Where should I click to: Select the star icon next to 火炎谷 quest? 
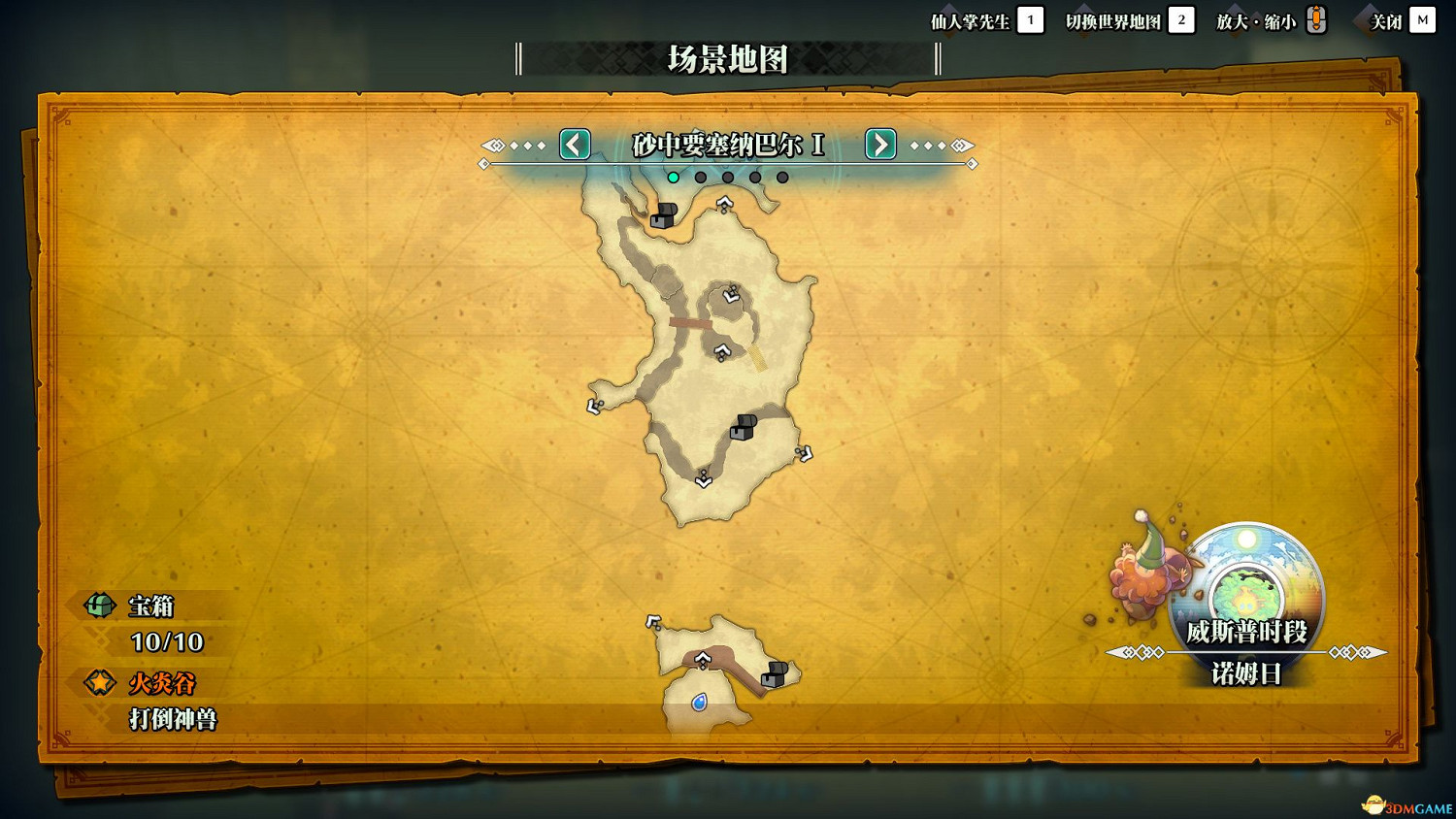(x=100, y=683)
